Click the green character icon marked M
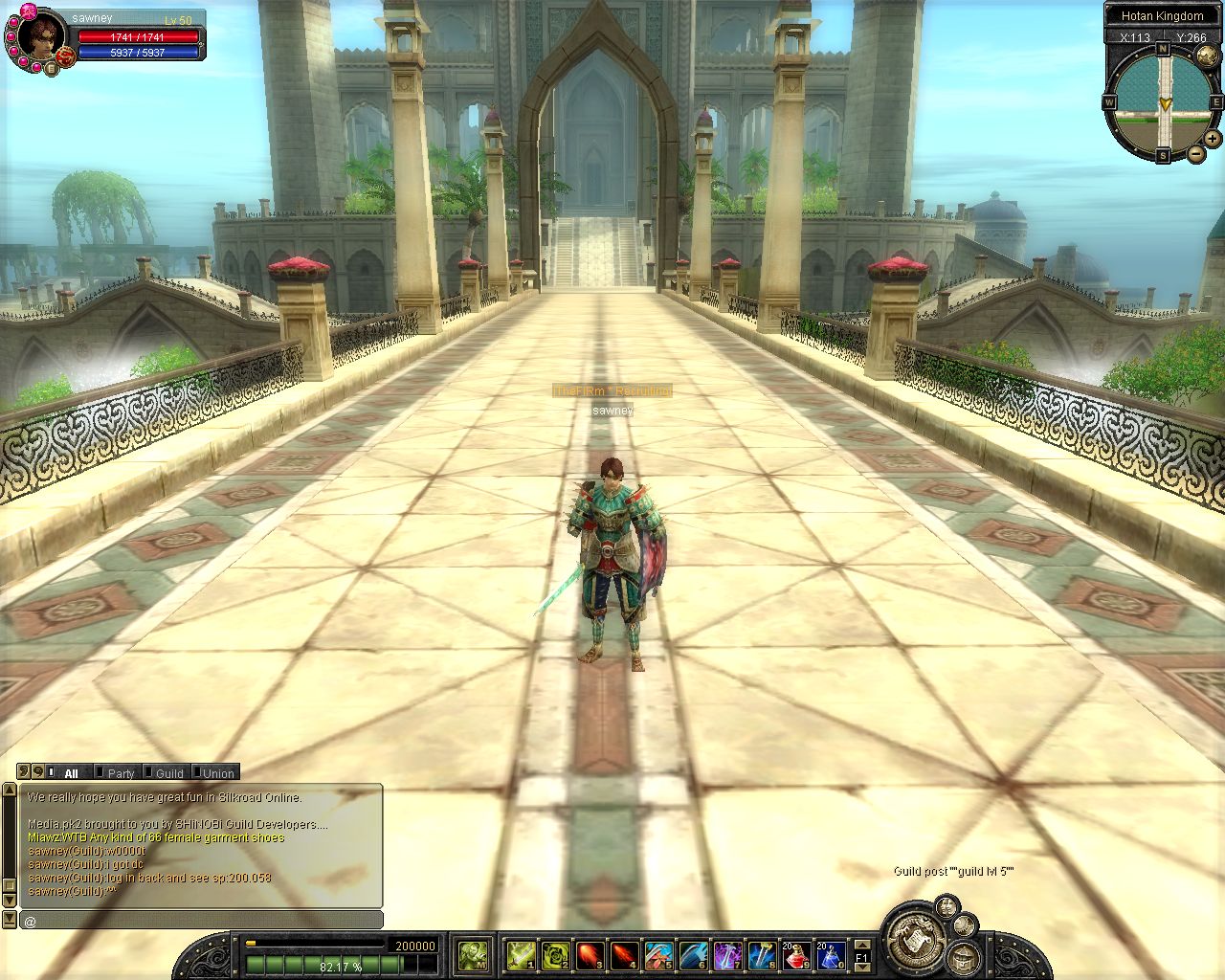 tap(473, 954)
